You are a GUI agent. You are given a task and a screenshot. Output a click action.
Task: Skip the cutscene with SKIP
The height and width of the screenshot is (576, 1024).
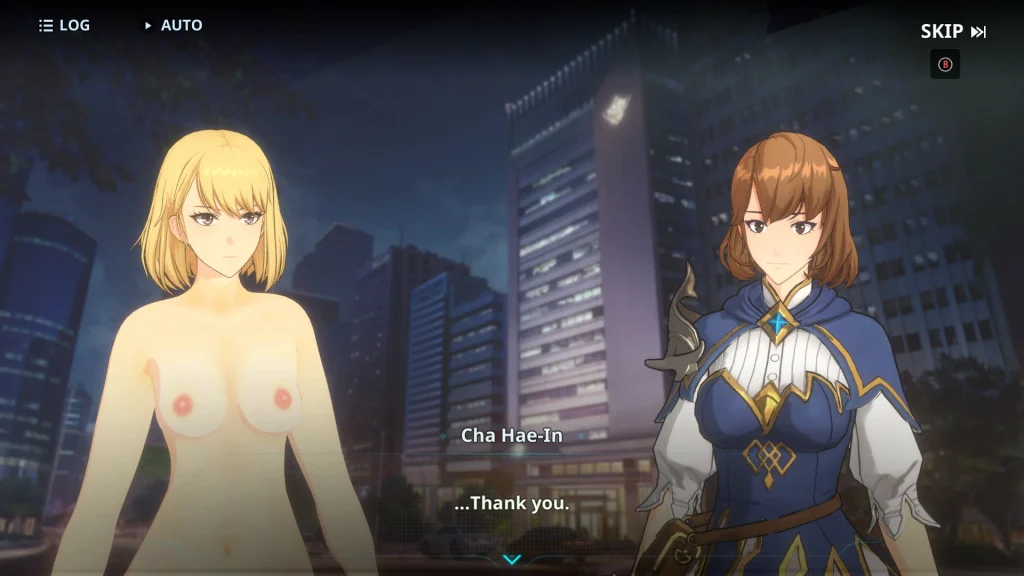point(952,31)
